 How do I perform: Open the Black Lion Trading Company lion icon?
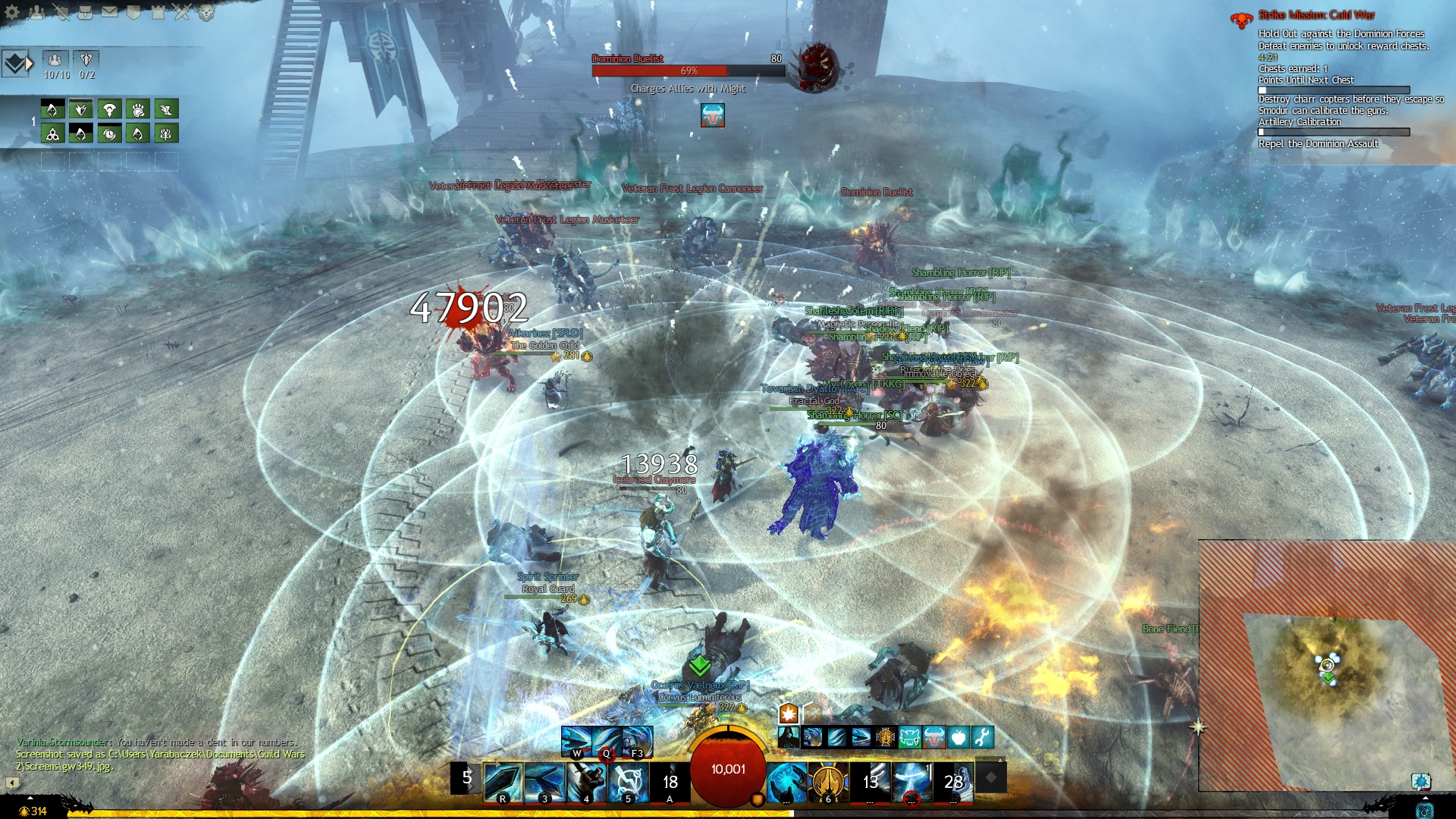(x=206, y=12)
